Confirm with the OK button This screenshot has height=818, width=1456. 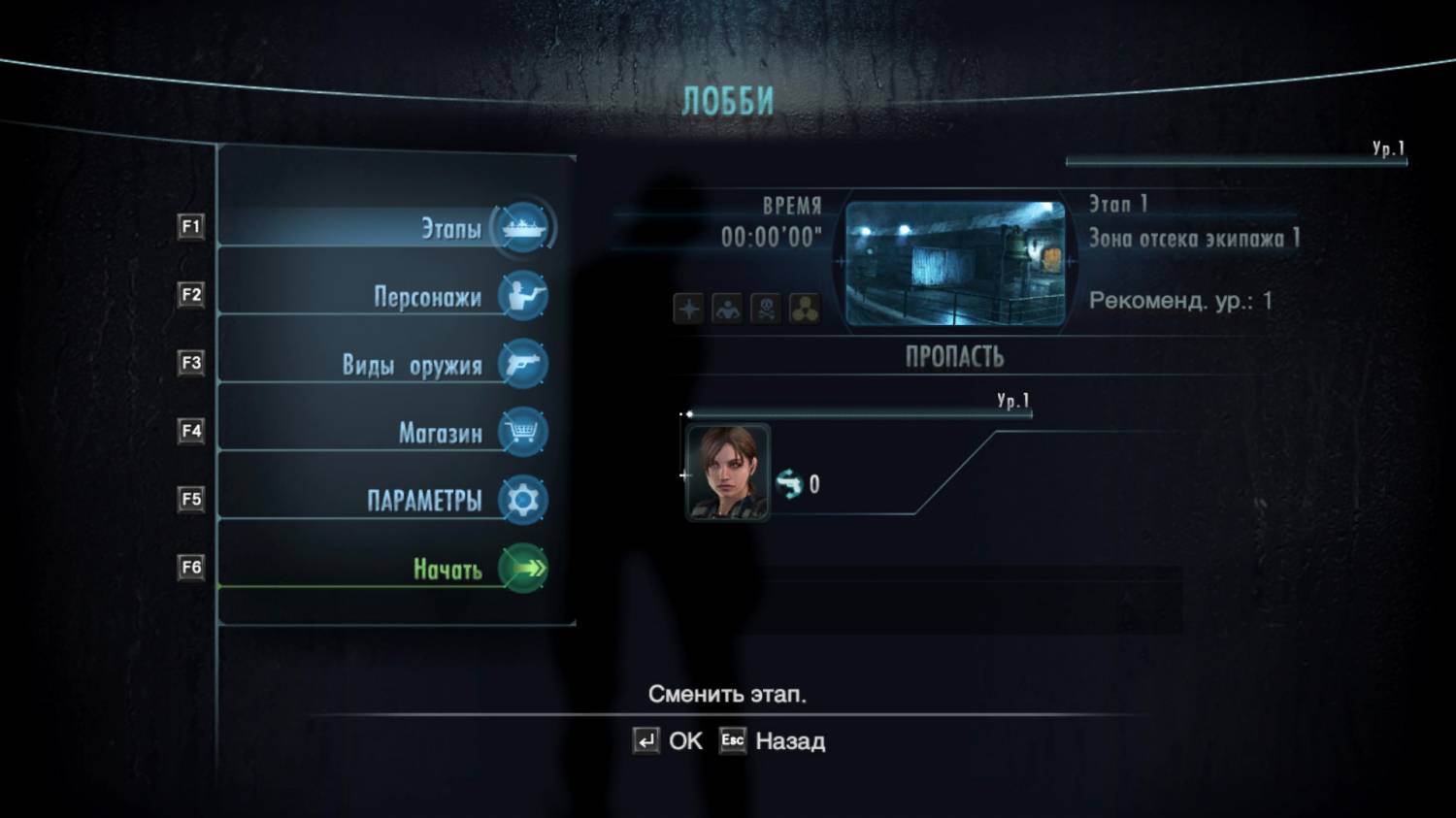pos(668,741)
